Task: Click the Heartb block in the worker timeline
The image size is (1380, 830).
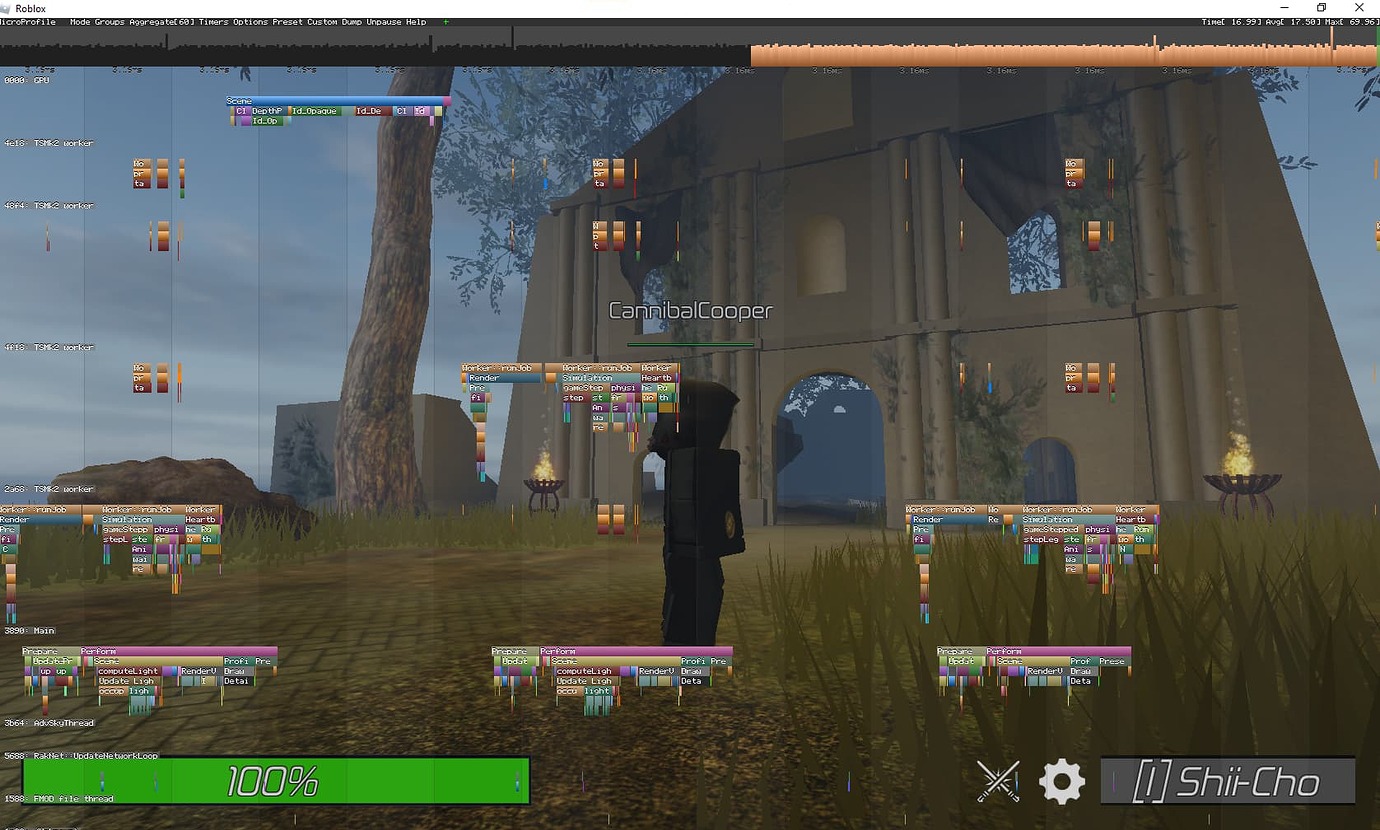Action: 660,379
